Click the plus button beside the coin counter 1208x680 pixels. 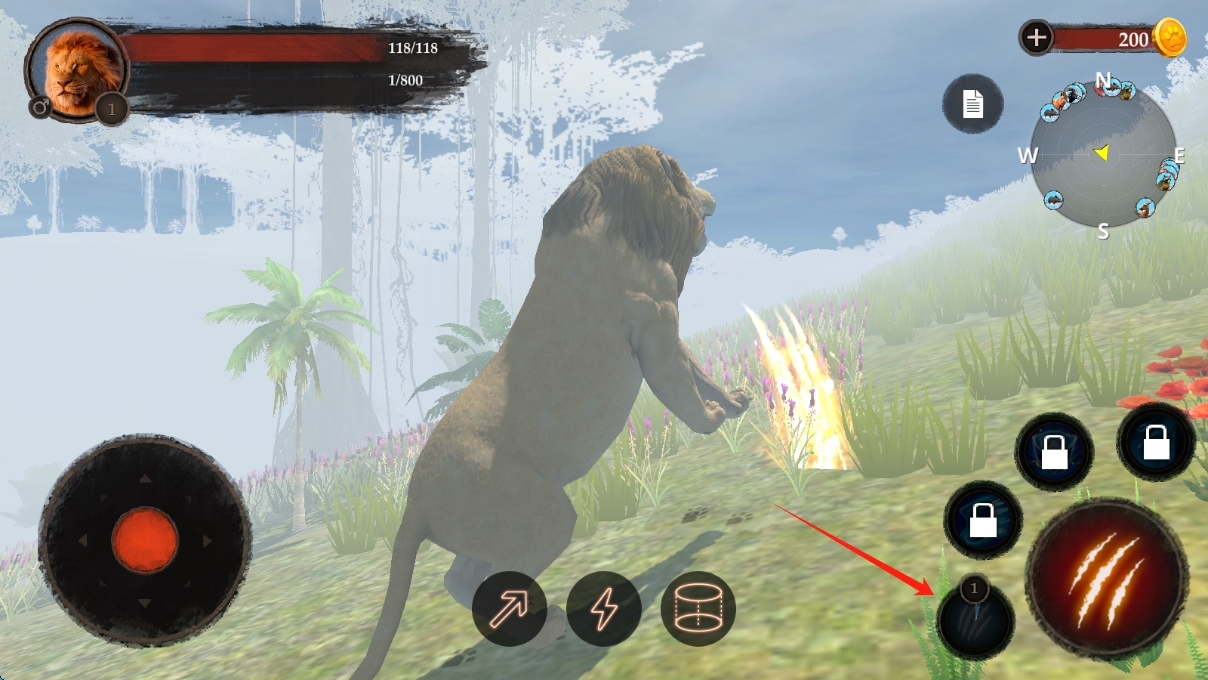click(1036, 38)
